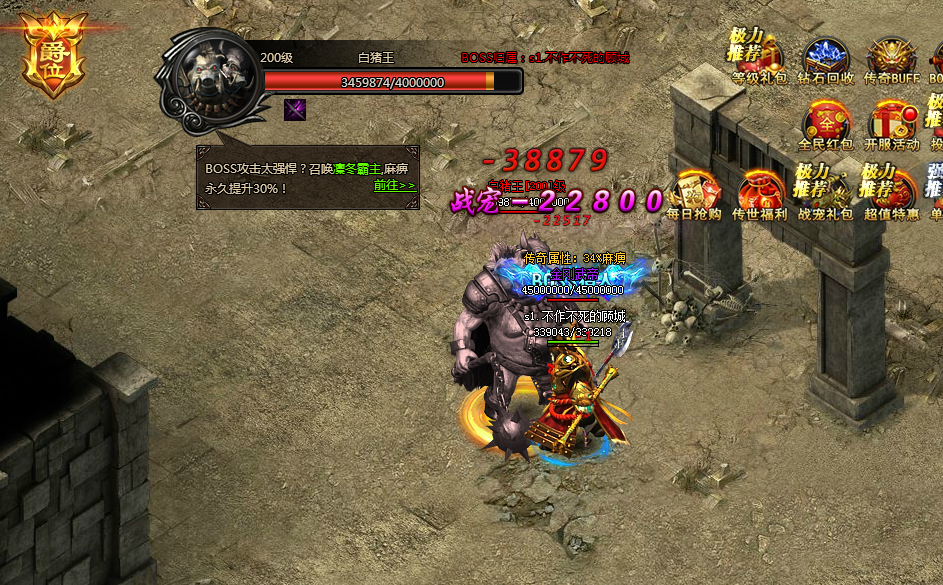The width and height of the screenshot is (943, 585).
Task: Open the 每日抢购 daily deals
Action: 694,192
